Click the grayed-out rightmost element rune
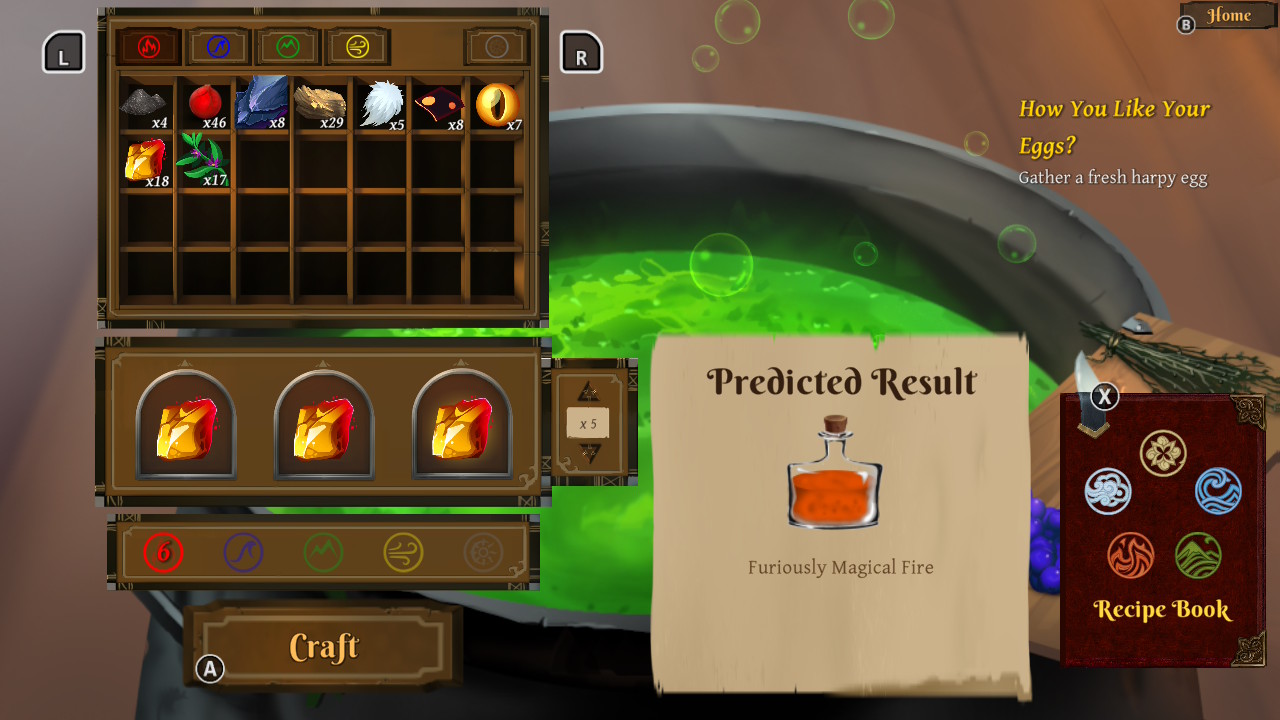 pos(482,553)
